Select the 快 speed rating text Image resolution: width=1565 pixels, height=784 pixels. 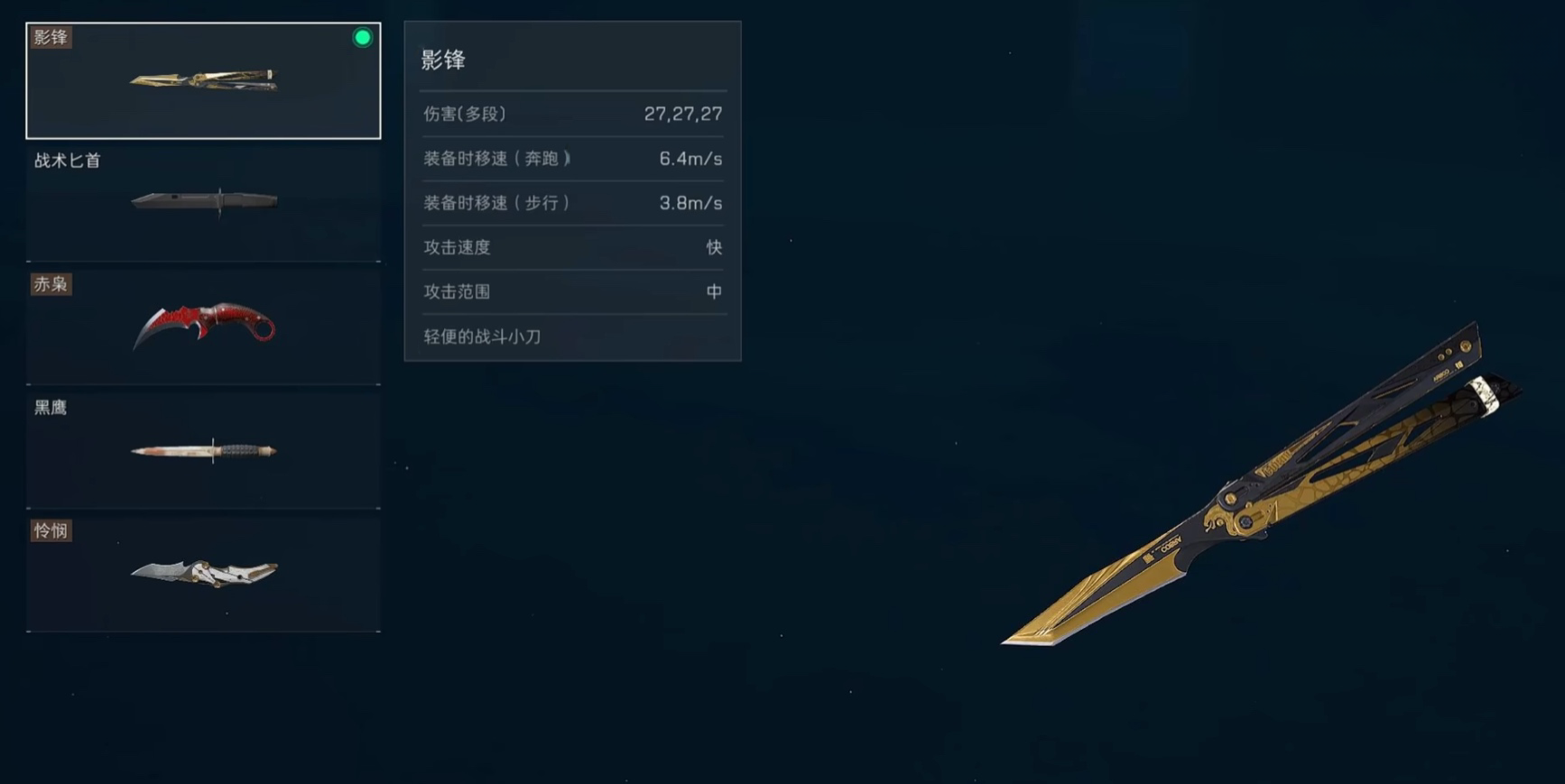[x=714, y=247]
